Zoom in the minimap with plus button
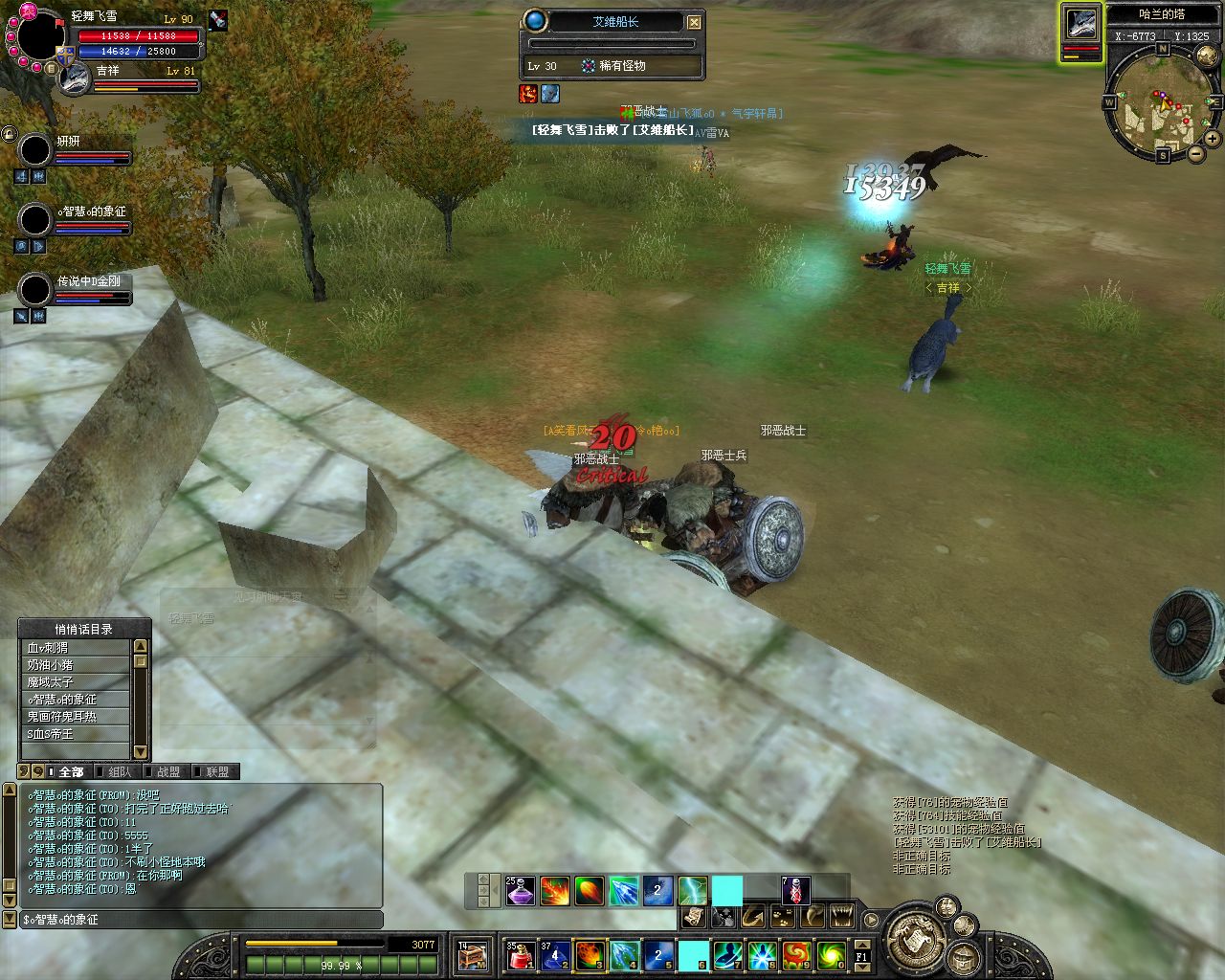Image resolution: width=1225 pixels, height=980 pixels. 1212,139
